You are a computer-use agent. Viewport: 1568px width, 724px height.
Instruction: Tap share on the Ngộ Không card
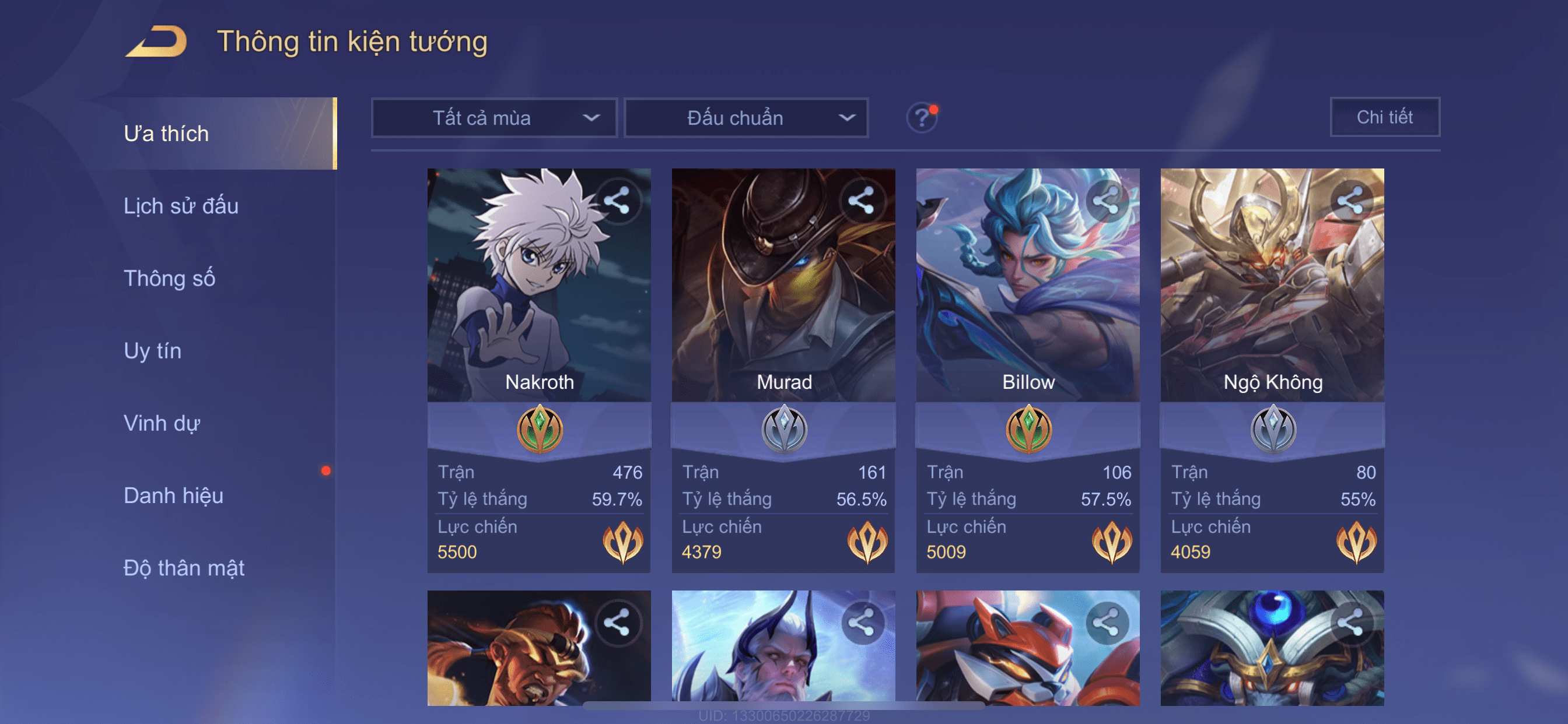point(1350,200)
